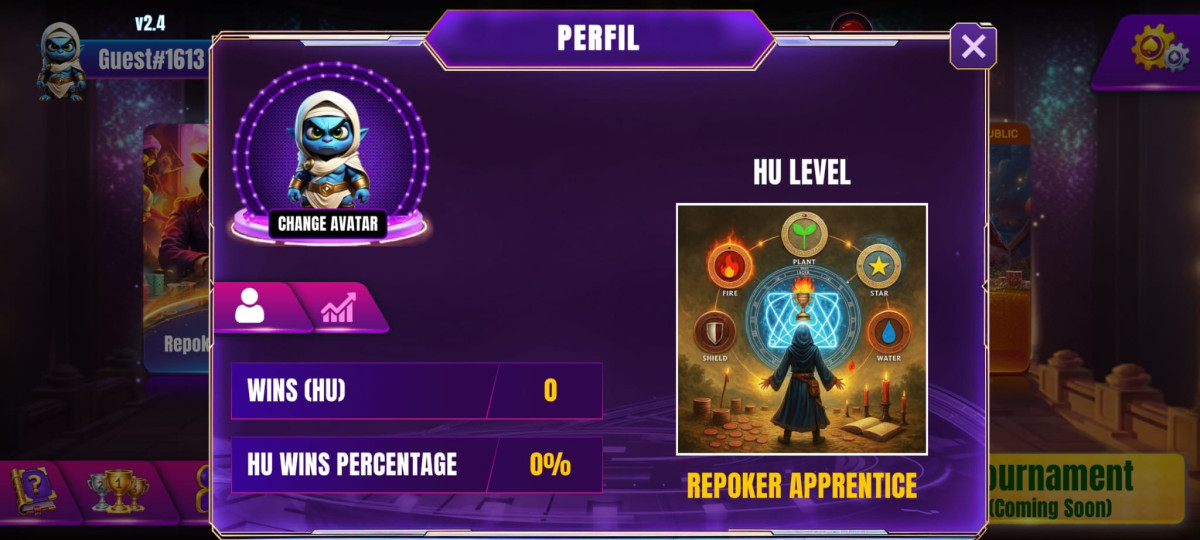This screenshot has height=540, width=1200.
Task: Change Avatar button under the portrait
Action: pyautogui.click(x=328, y=223)
